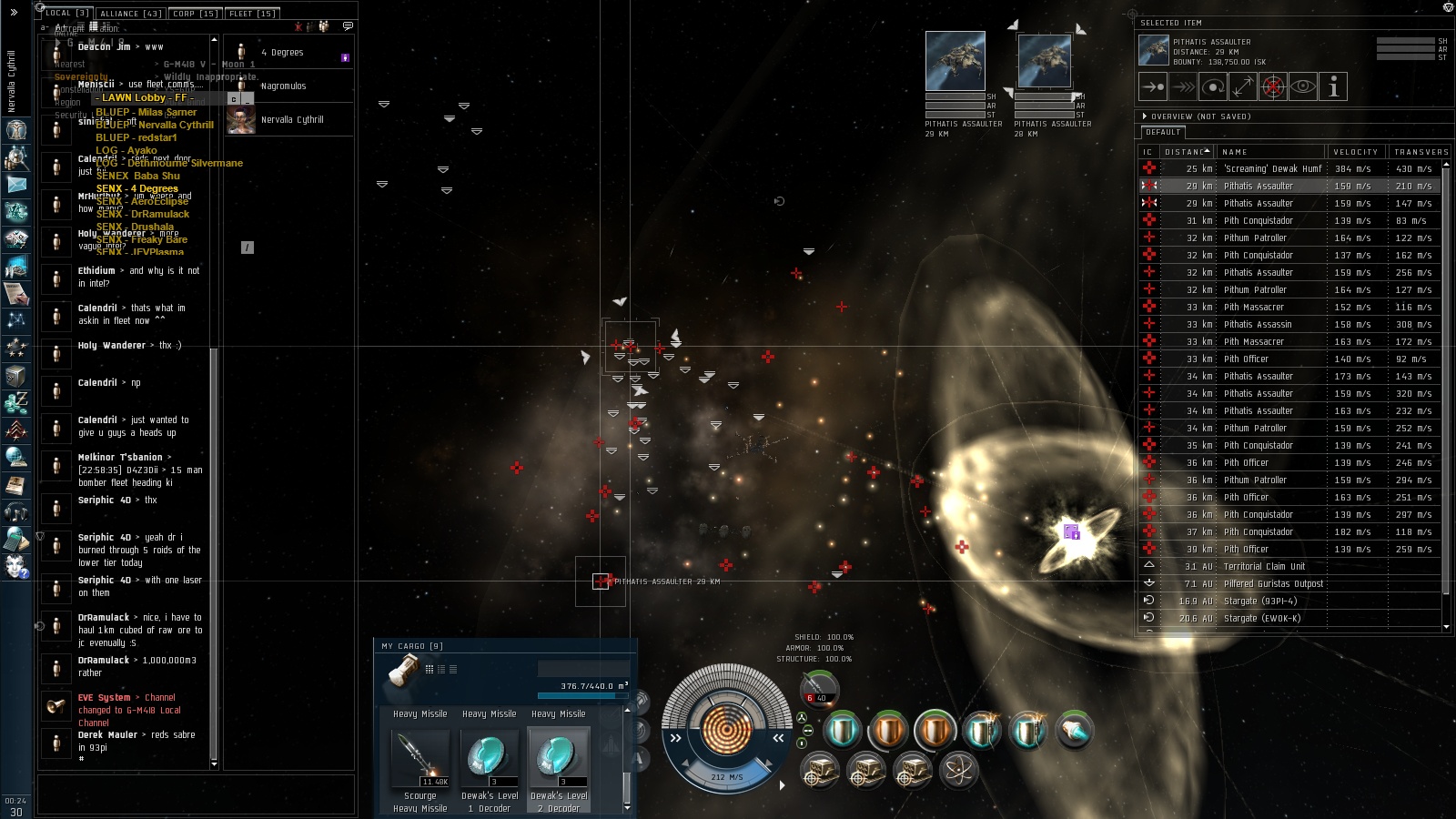1456x819 pixels.
Task: Select Dewak's Level 1 Decoder in cargo
Action: pyautogui.click(x=489, y=758)
